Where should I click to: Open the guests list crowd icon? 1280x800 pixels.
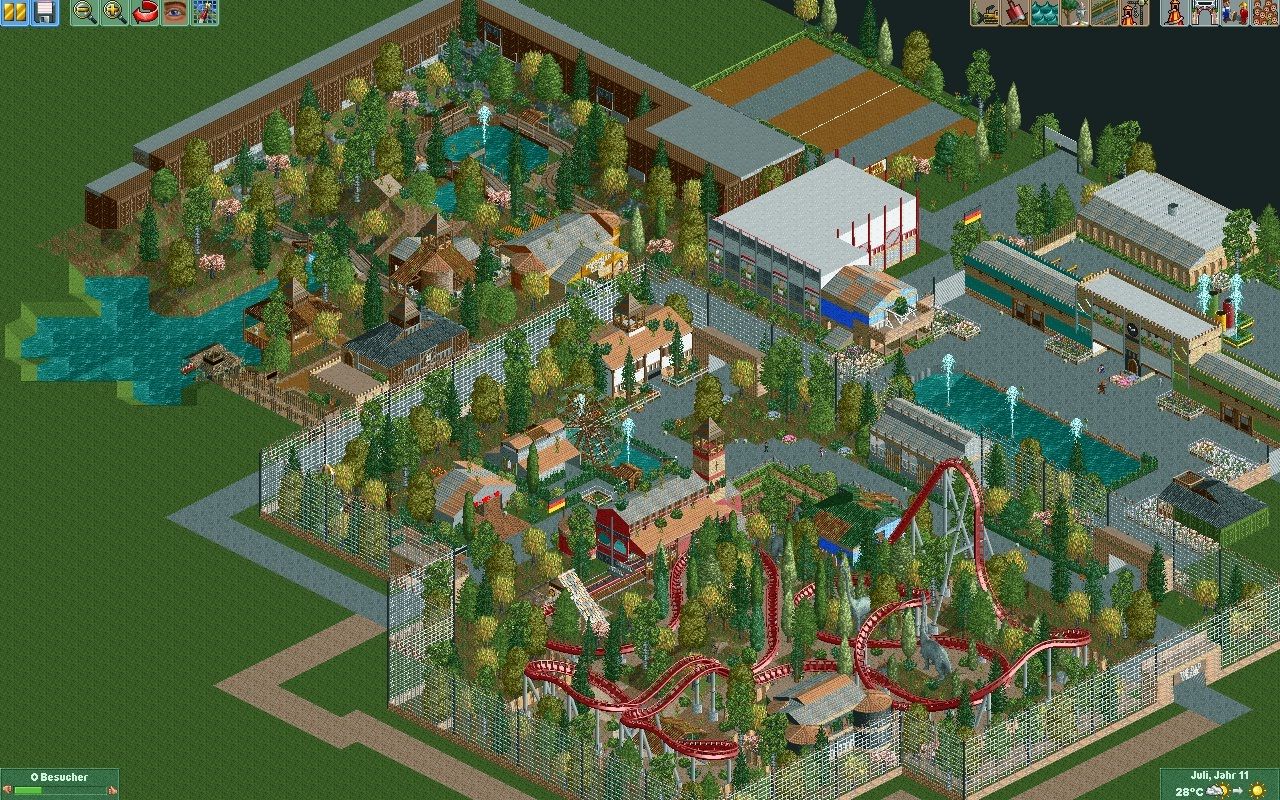pos(1264,13)
